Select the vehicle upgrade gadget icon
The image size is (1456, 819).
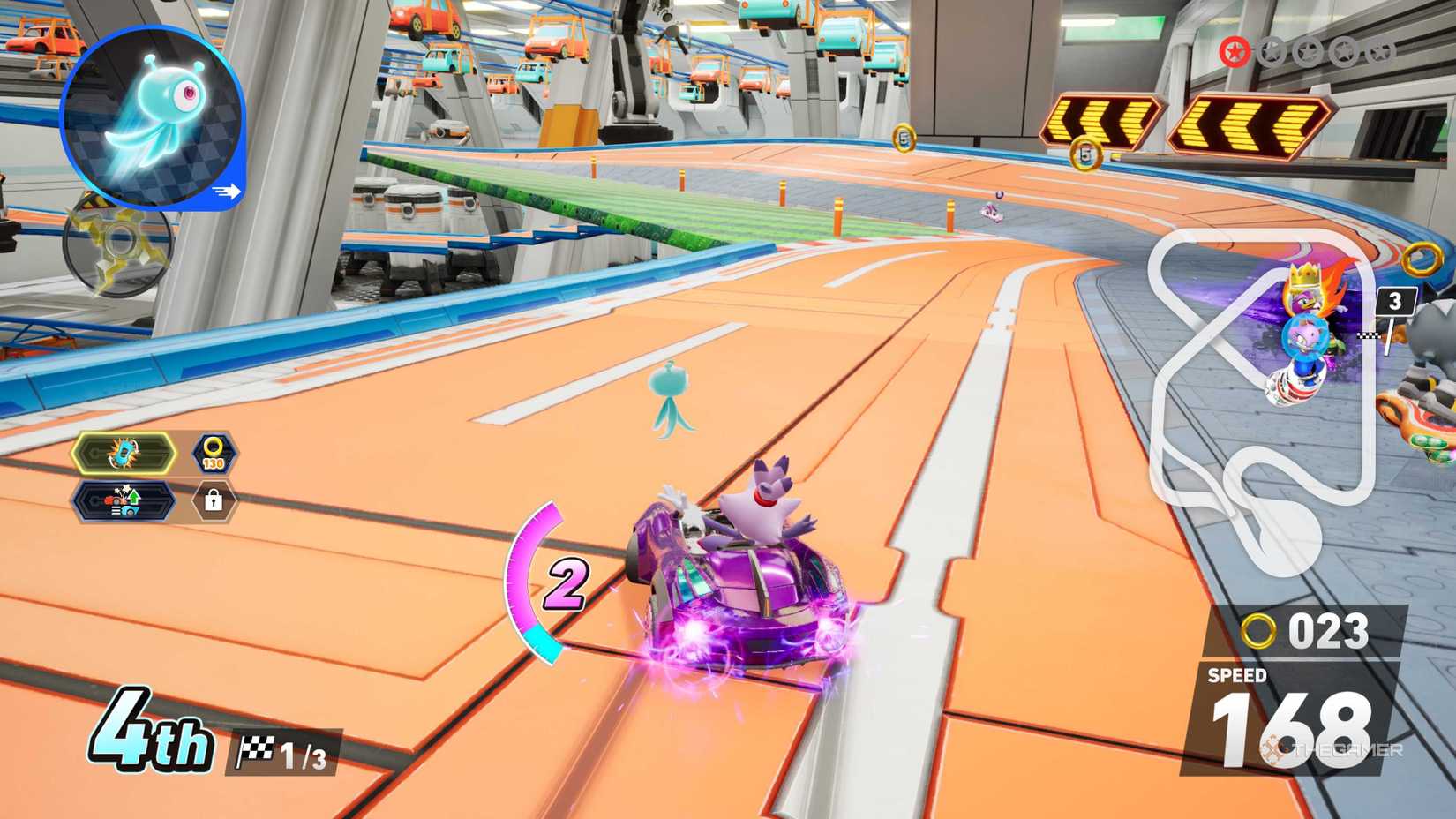pos(124,501)
